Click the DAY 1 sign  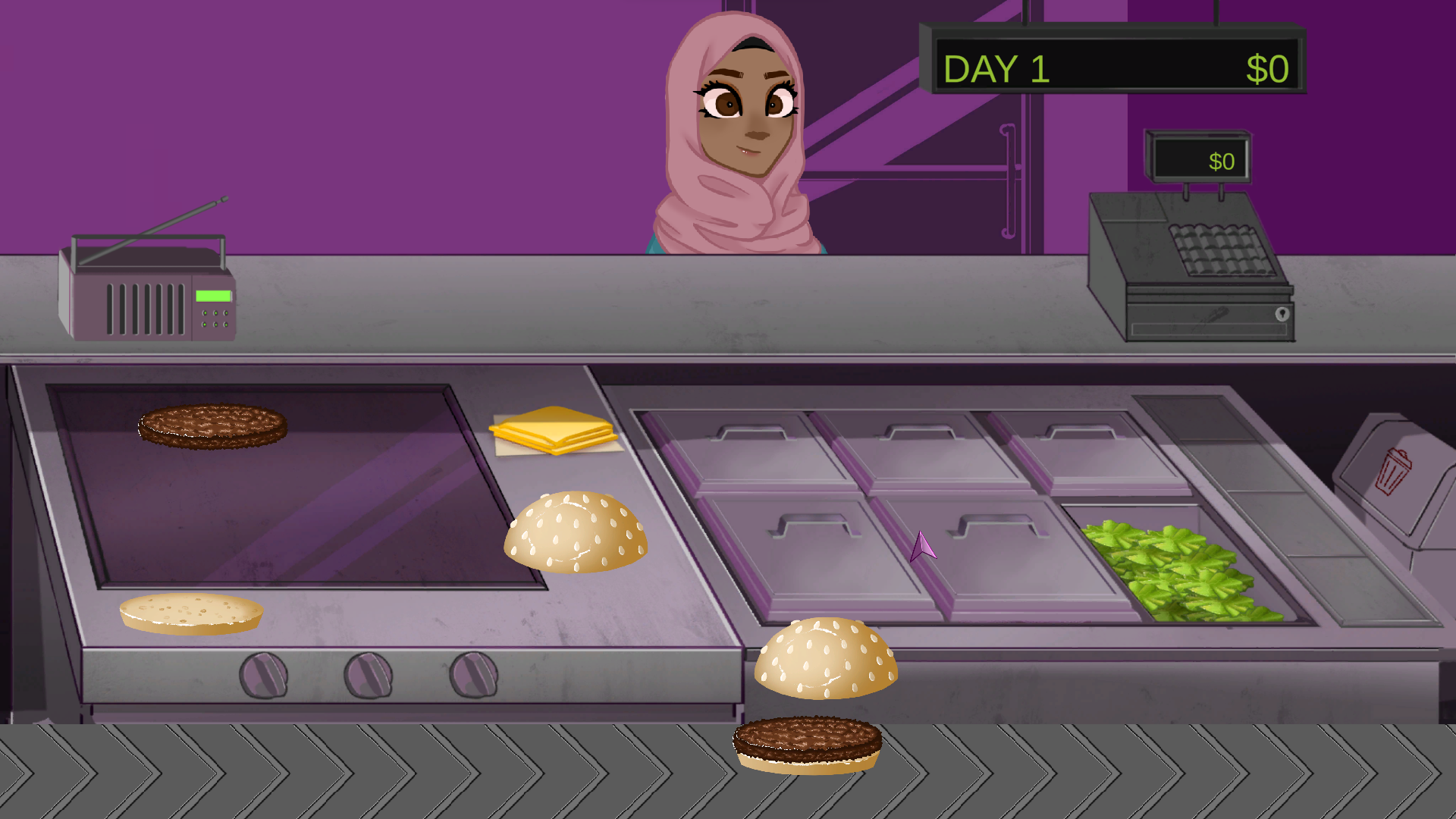coord(997,68)
